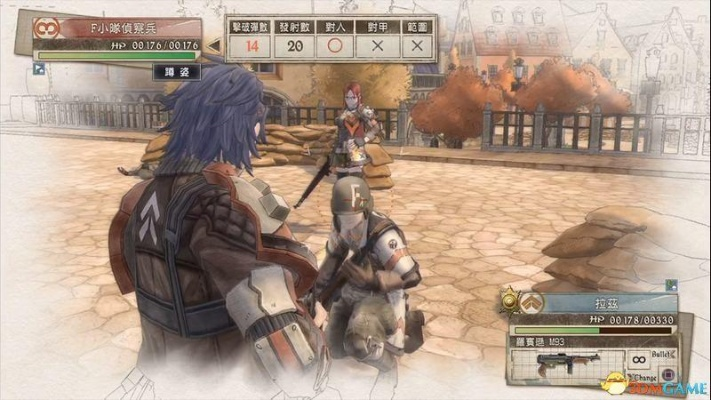Click the 蹲姿 crouch status tag

(x=176, y=72)
